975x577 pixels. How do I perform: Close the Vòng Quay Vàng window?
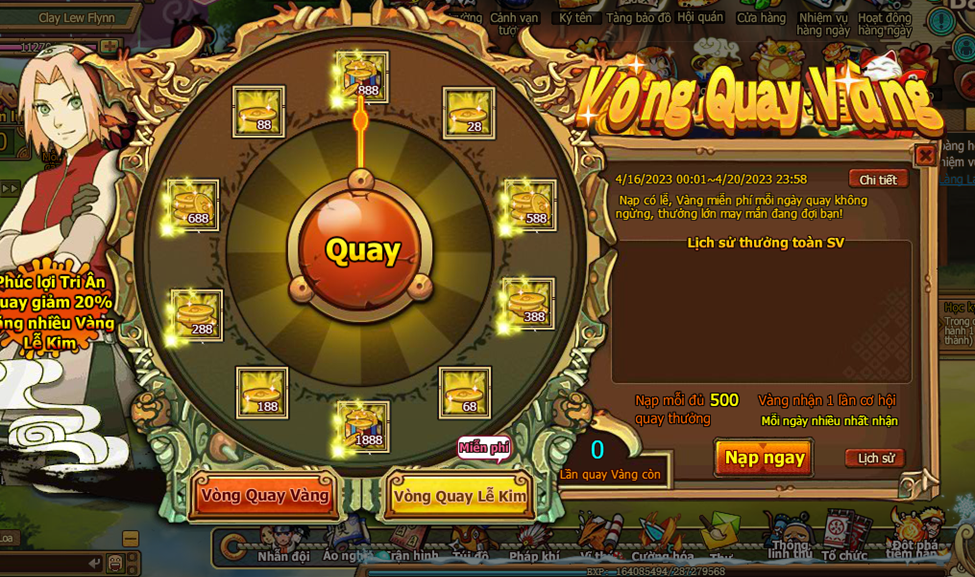coord(925,156)
